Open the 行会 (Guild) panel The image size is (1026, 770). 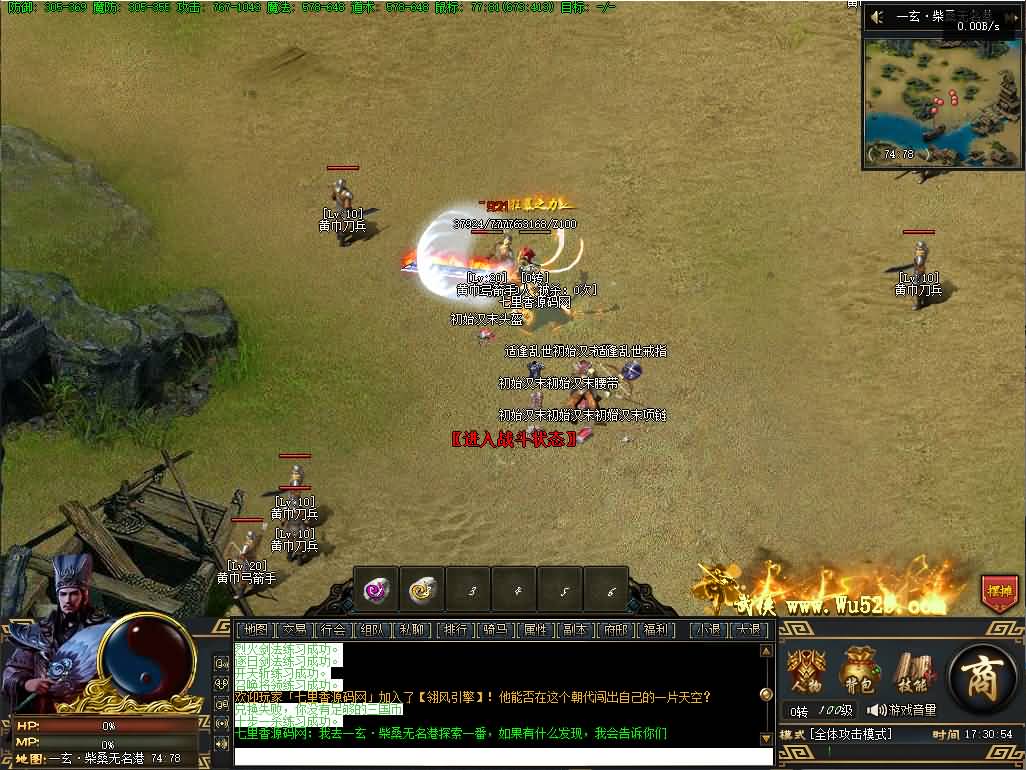coord(333,630)
